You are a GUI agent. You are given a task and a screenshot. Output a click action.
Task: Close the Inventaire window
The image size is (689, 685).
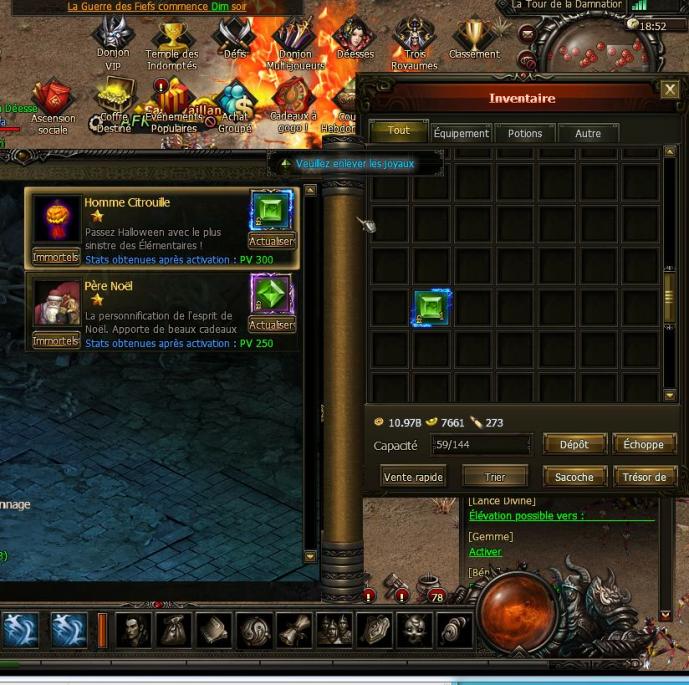(x=670, y=90)
